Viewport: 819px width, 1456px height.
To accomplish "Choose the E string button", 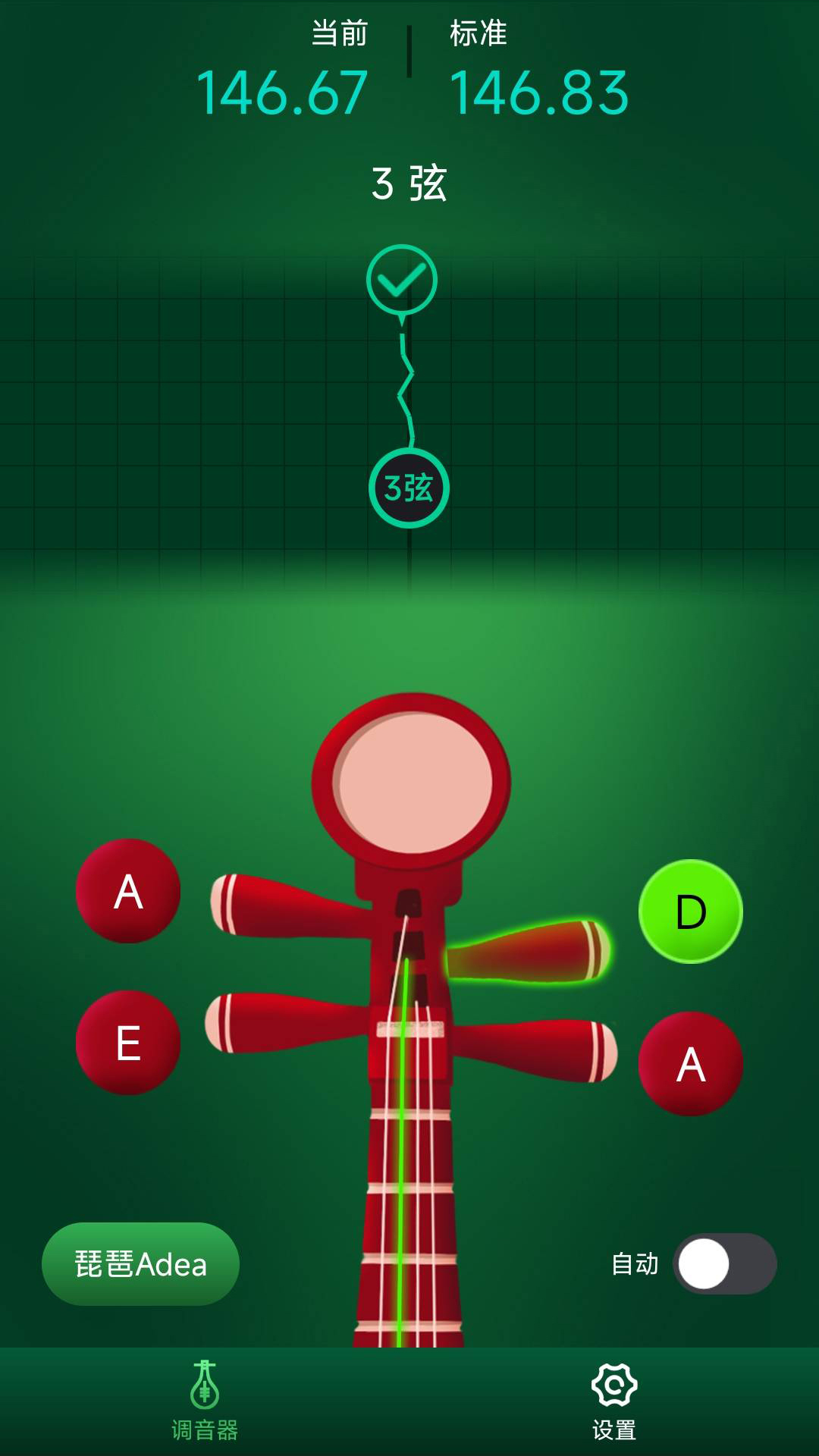I will pos(128,1043).
